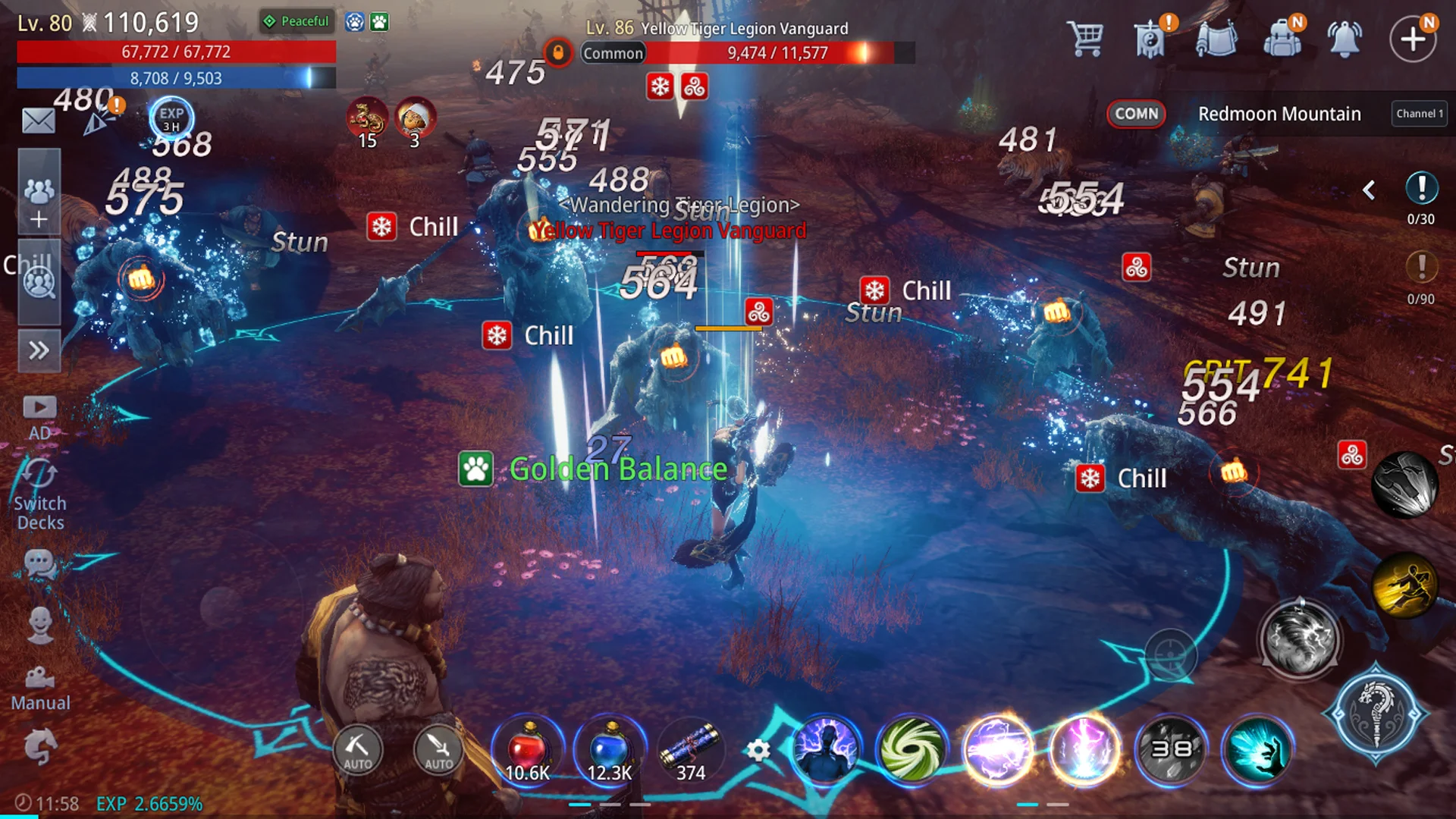This screenshot has width=1456, height=819.
Task: Open the chat bubbles
Action: [x=39, y=564]
